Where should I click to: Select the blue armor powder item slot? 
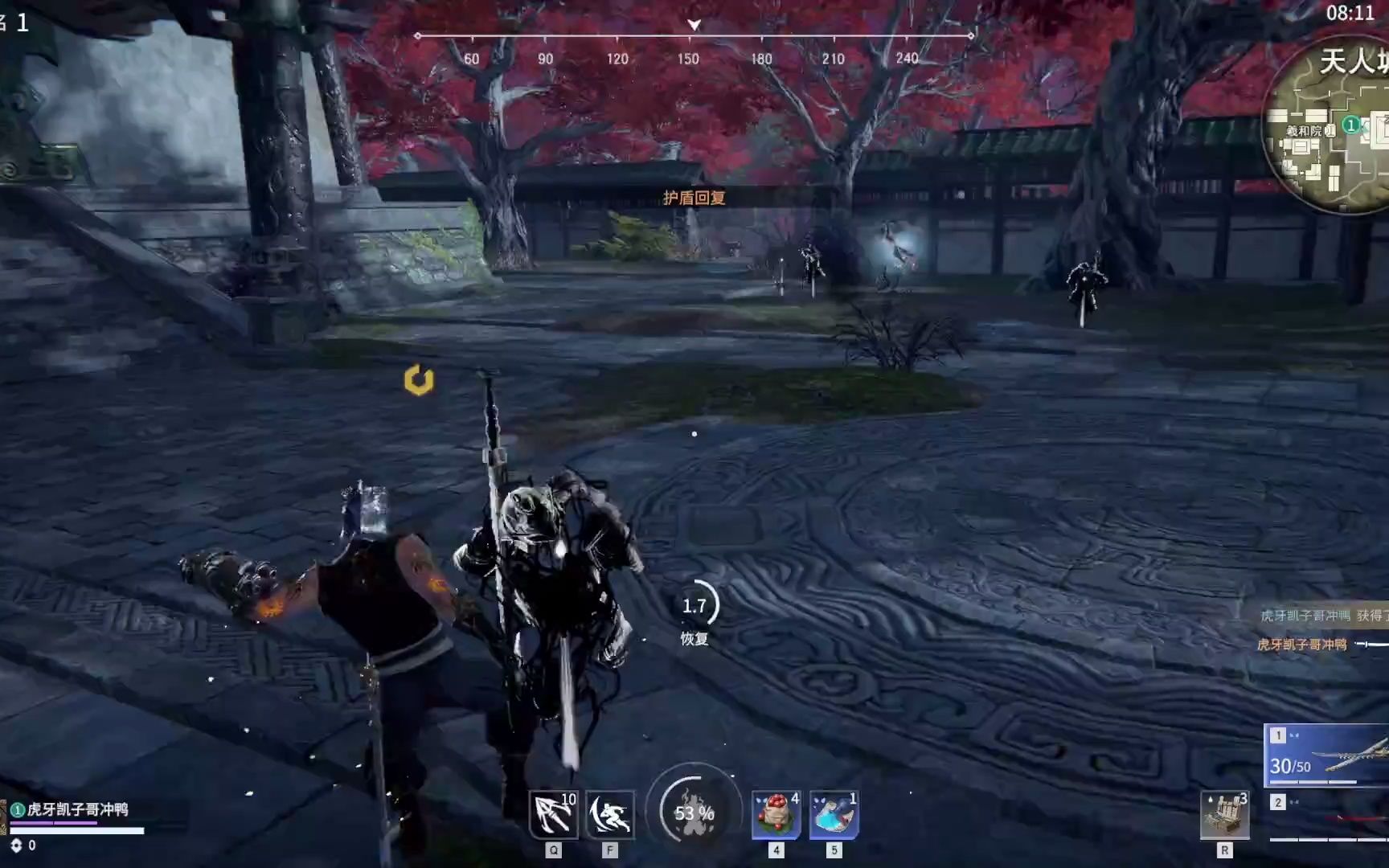(834, 814)
